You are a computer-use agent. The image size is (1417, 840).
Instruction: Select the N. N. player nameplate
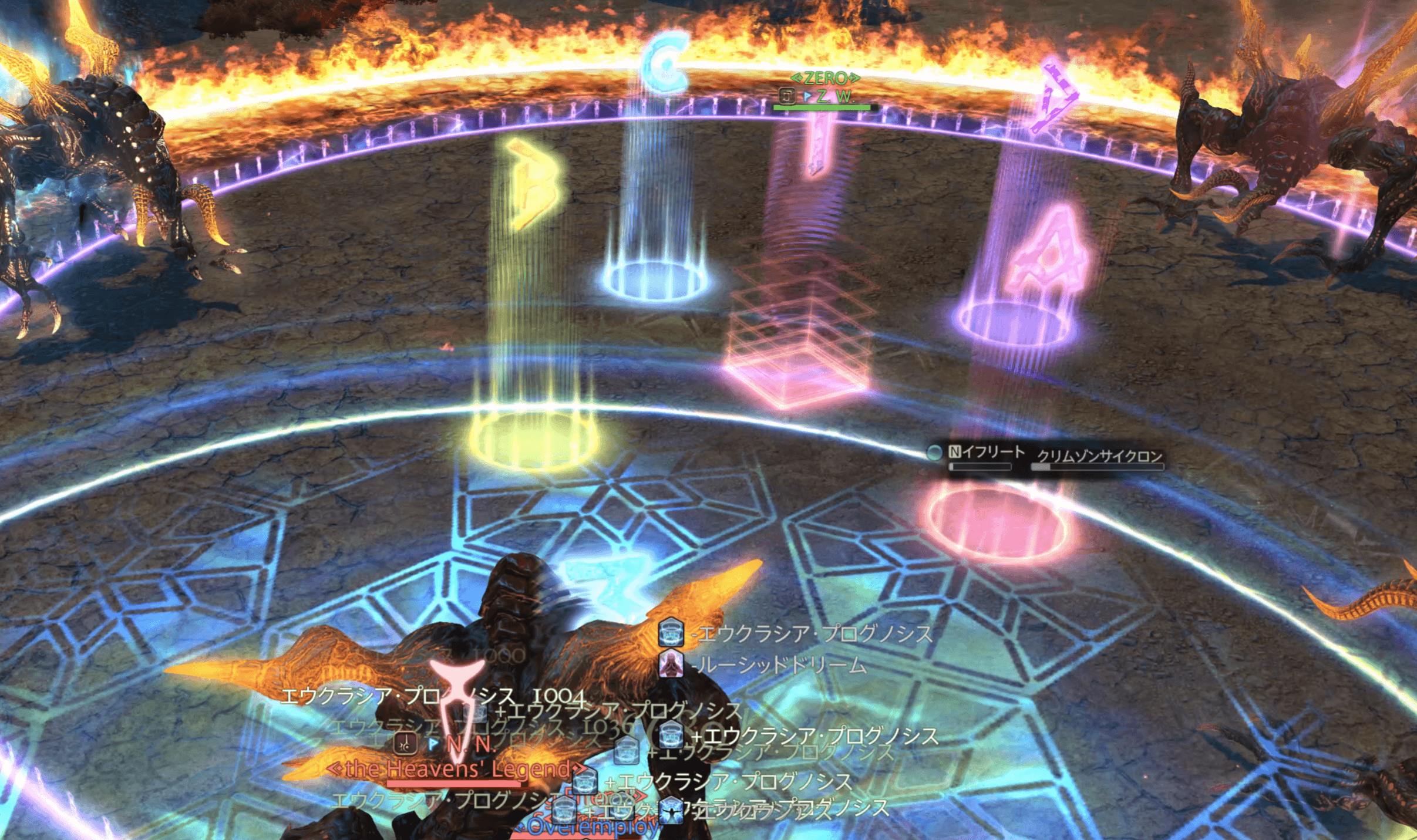click(471, 745)
